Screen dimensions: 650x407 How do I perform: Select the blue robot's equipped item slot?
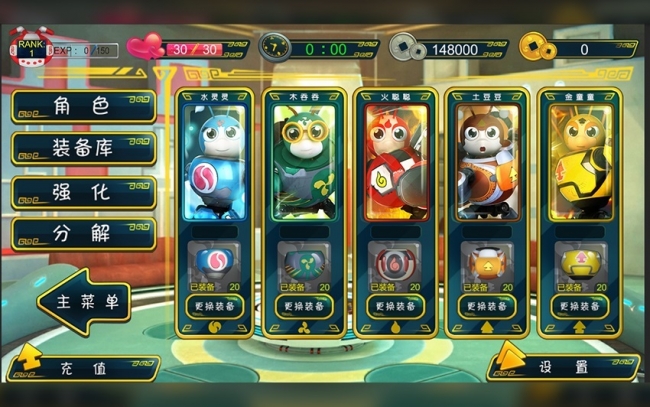click(214, 263)
